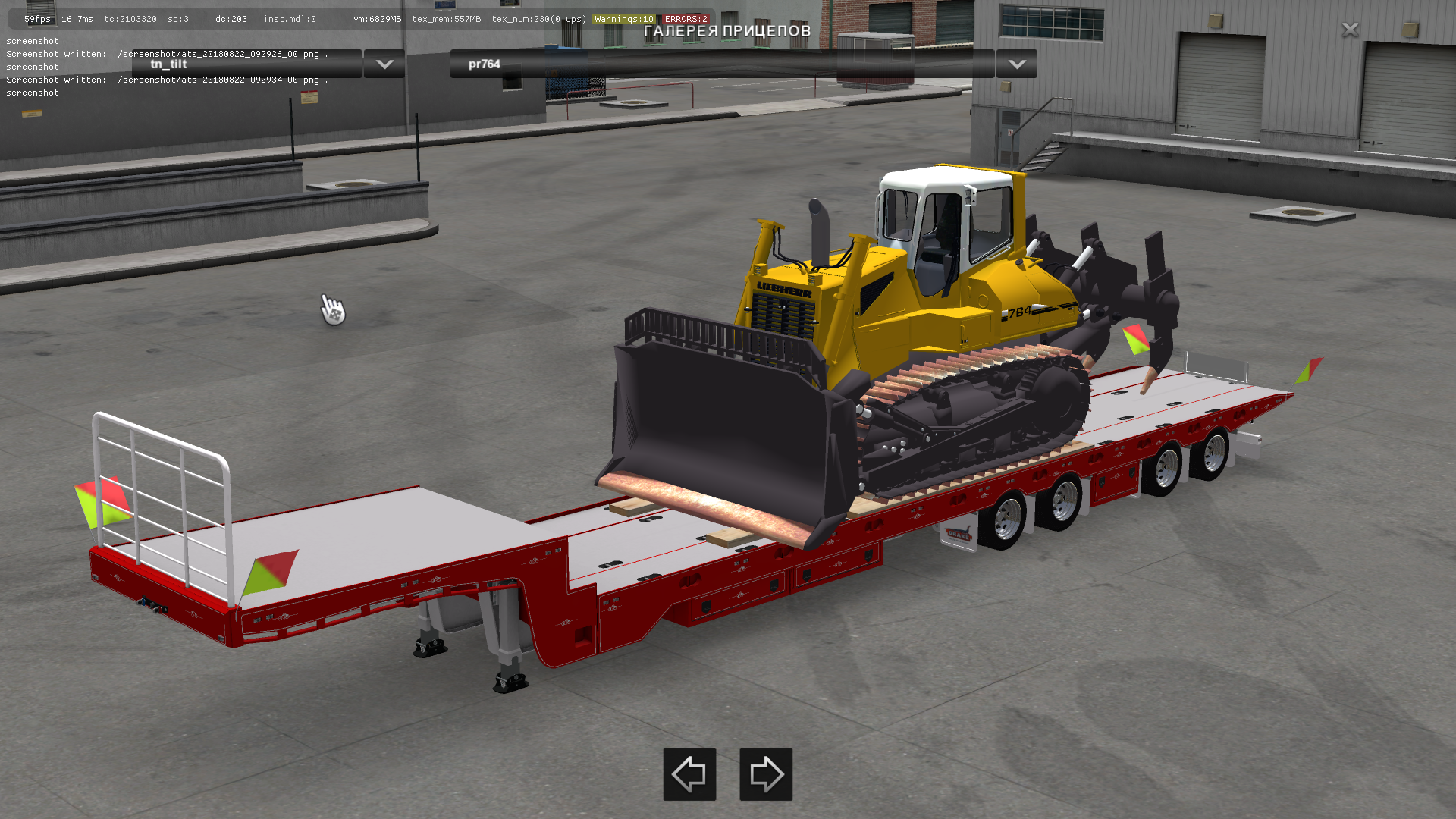Viewport: 1456px width, 819px height.
Task: Click the inst.mdl:0 indicator
Action: 290,19
